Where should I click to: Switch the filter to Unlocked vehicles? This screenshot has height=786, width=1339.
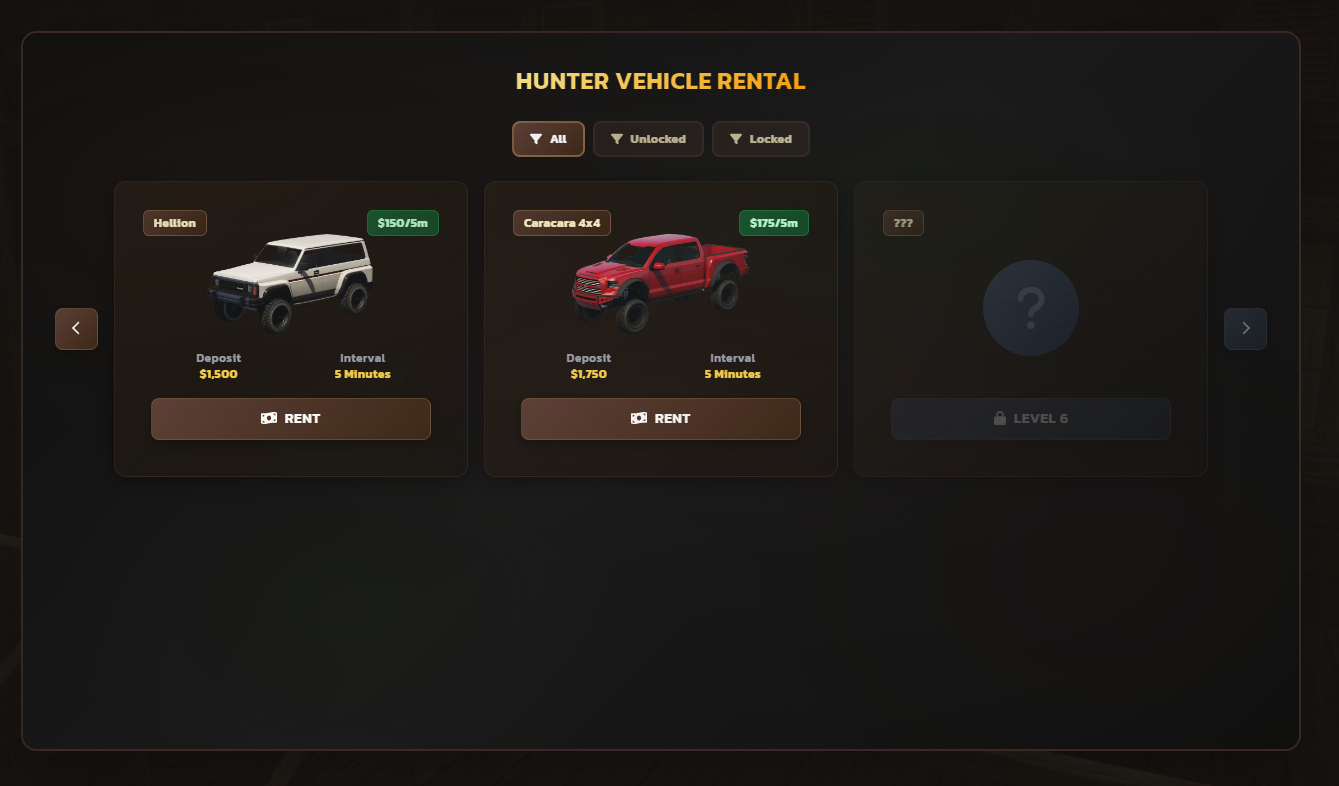[x=648, y=139]
